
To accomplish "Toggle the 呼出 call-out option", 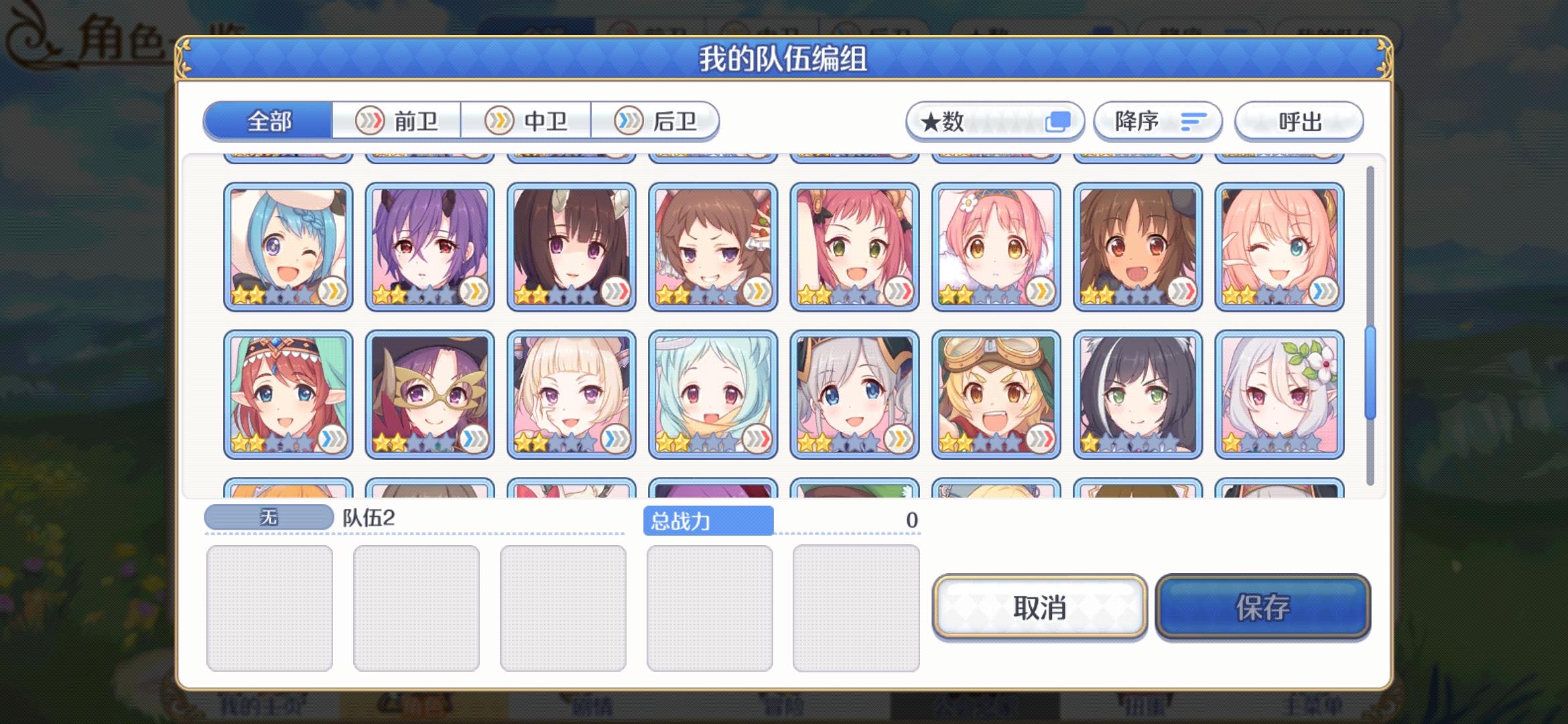I will pyautogui.click(x=1298, y=121).
